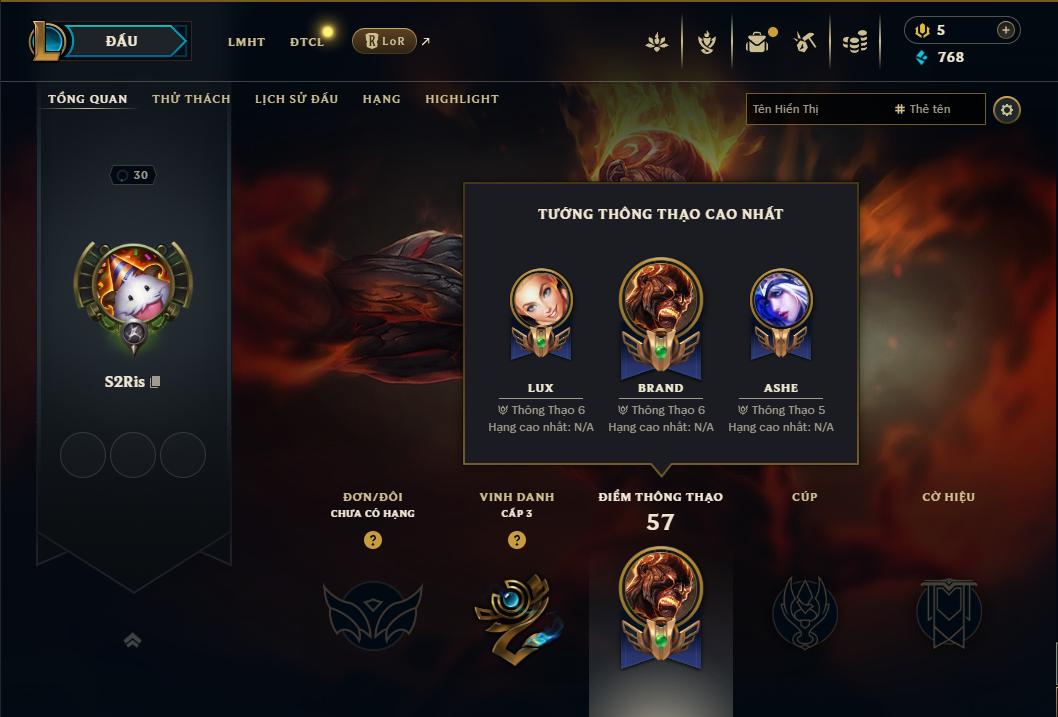Copy the S2Ris summoner name
This screenshot has width=1058, height=717.
pos(155,382)
